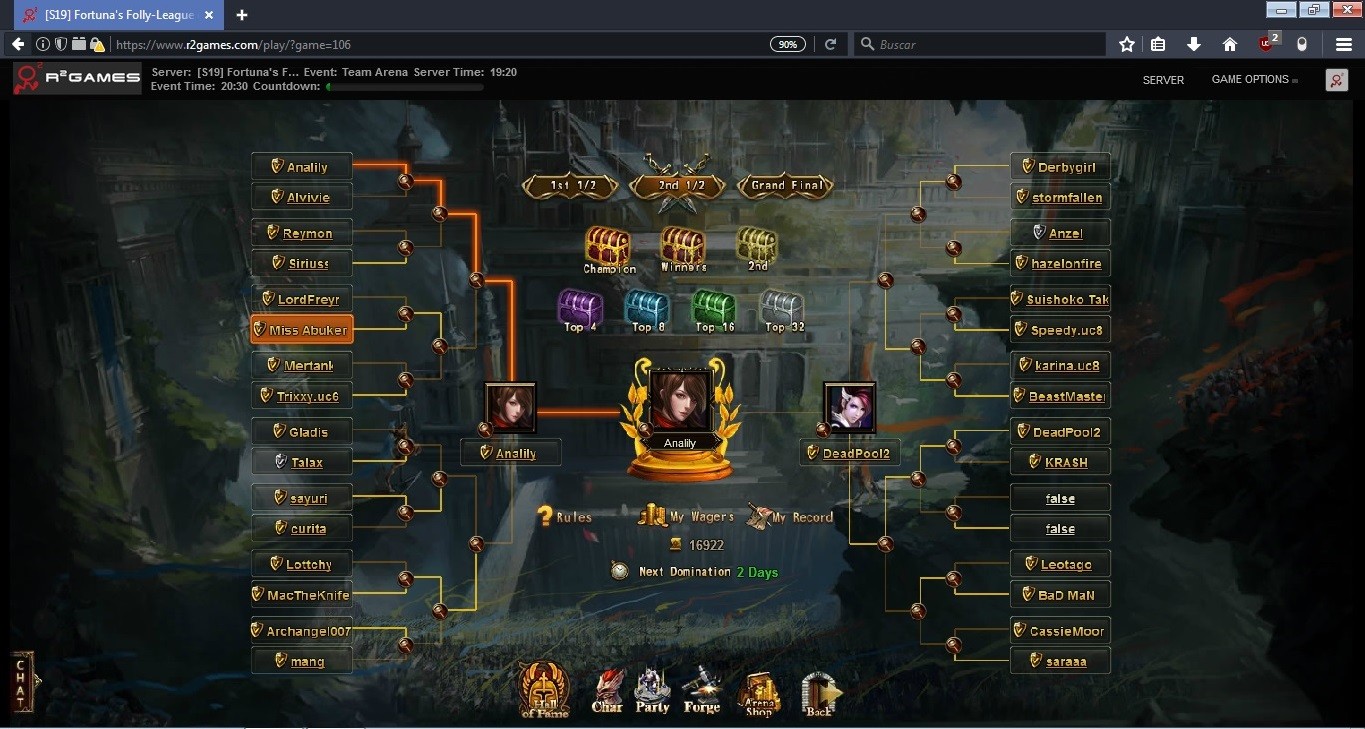Image resolution: width=1365 pixels, height=729 pixels.
Task: Open the Party menu
Action: click(x=652, y=691)
